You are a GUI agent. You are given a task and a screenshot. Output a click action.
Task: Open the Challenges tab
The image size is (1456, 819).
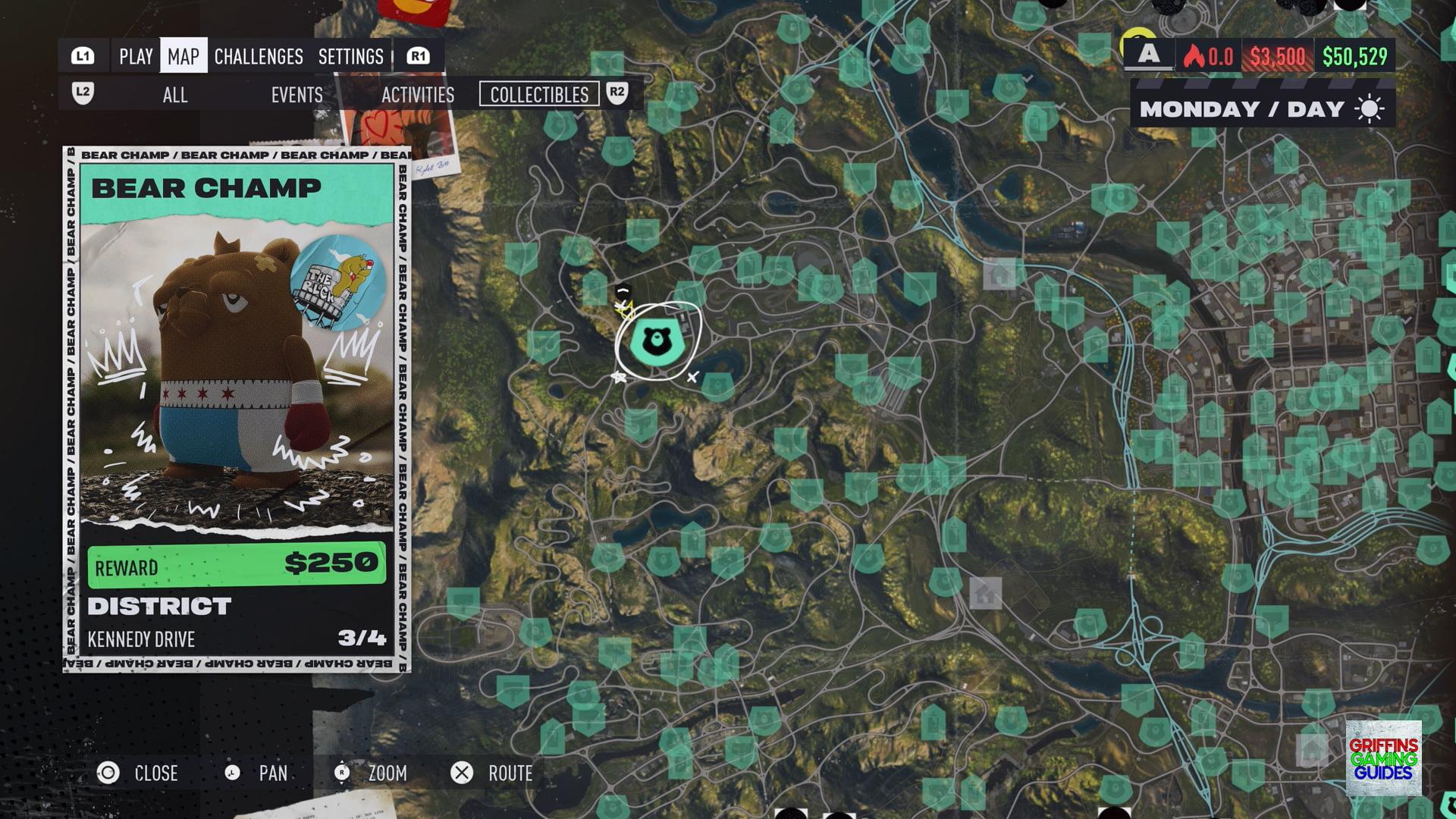tap(259, 56)
